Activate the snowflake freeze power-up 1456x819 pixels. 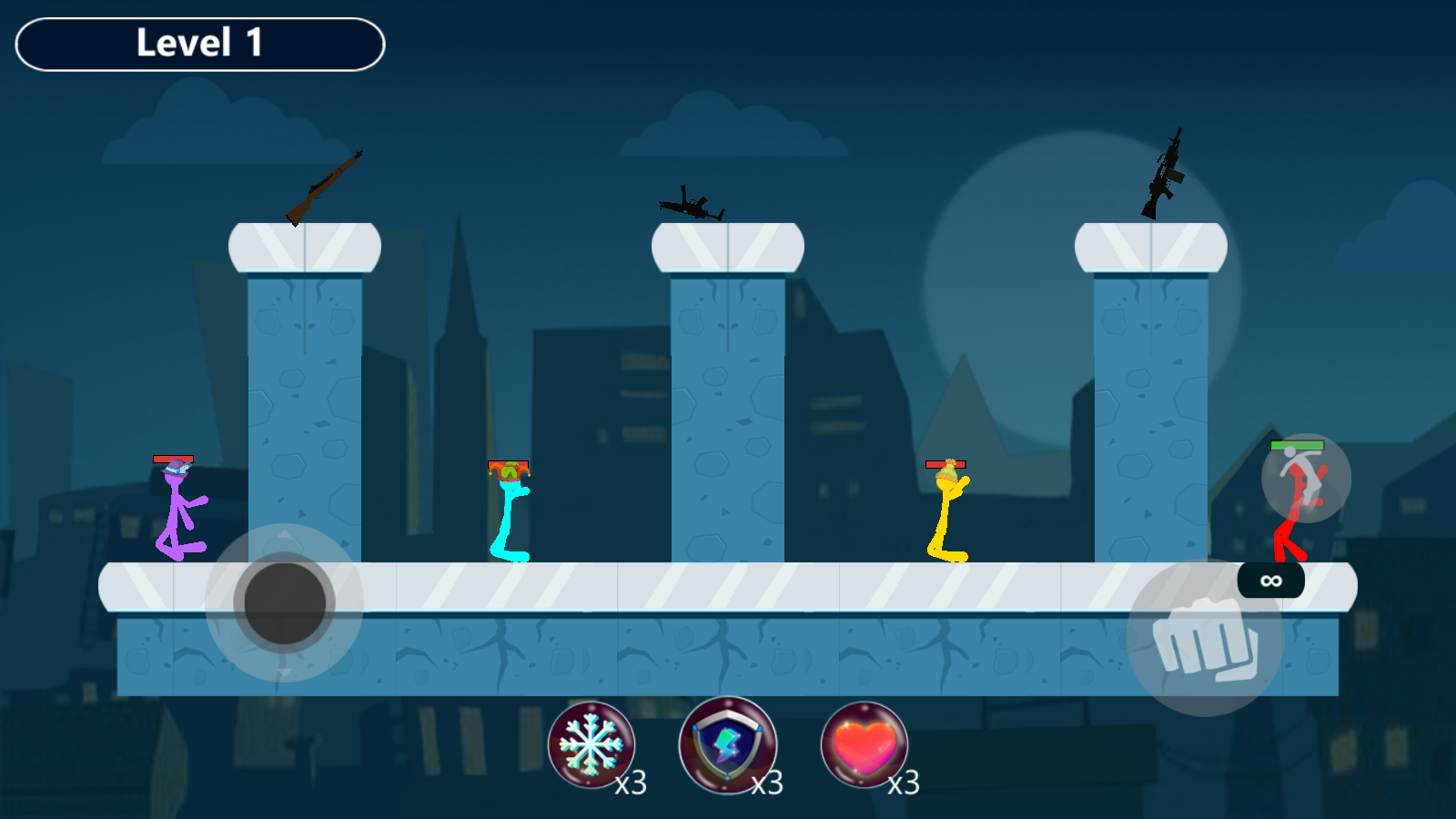pyautogui.click(x=591, y=744)
